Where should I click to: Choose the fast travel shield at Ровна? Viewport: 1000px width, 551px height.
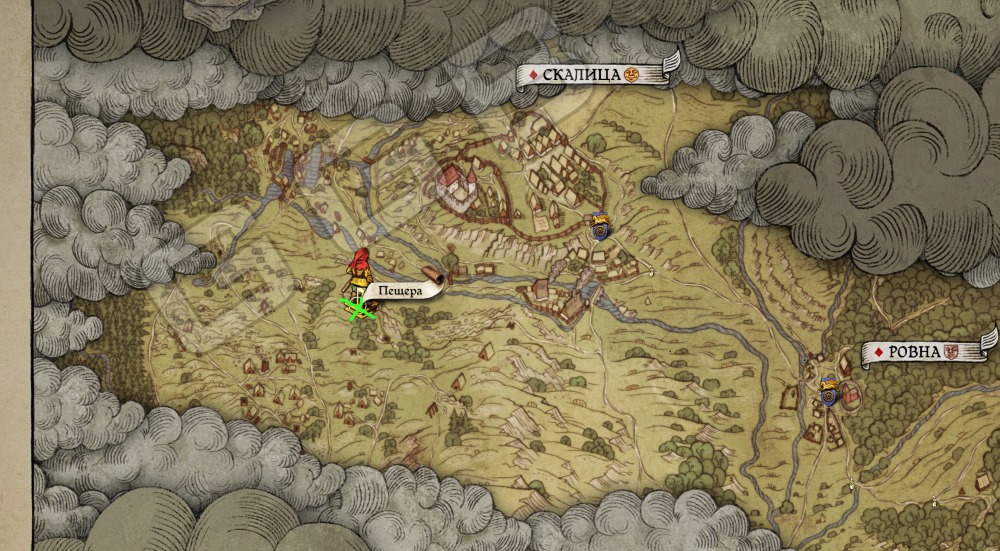pyautogui.click(x=827, y=391)
